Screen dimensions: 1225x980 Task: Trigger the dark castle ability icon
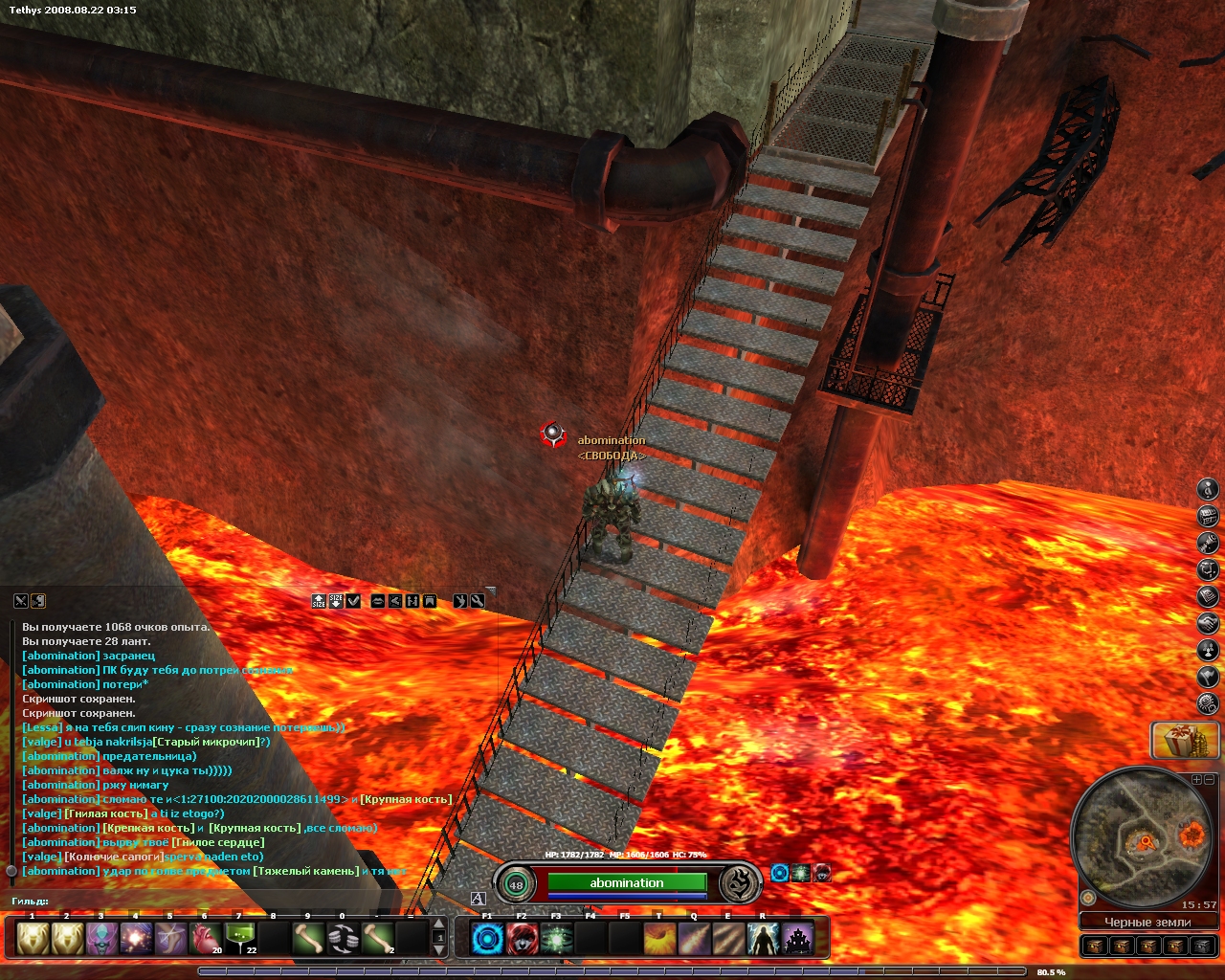click(x=797, y=939)
